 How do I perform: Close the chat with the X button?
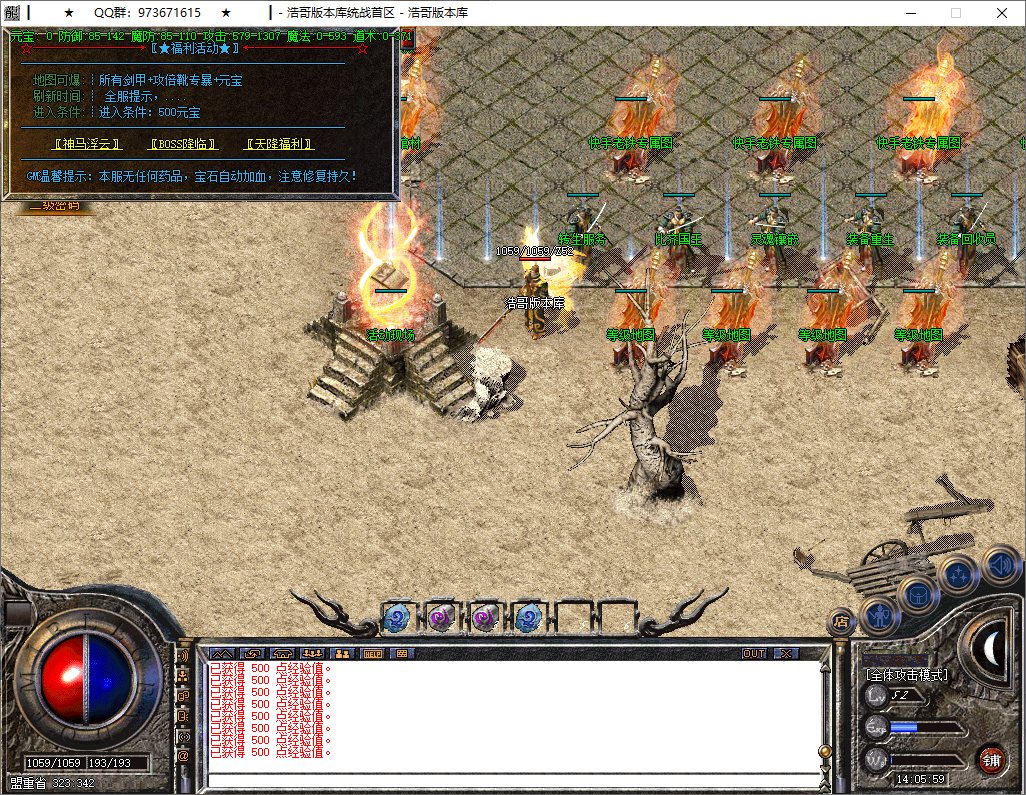pyautogui.click(x=787, y=653)
